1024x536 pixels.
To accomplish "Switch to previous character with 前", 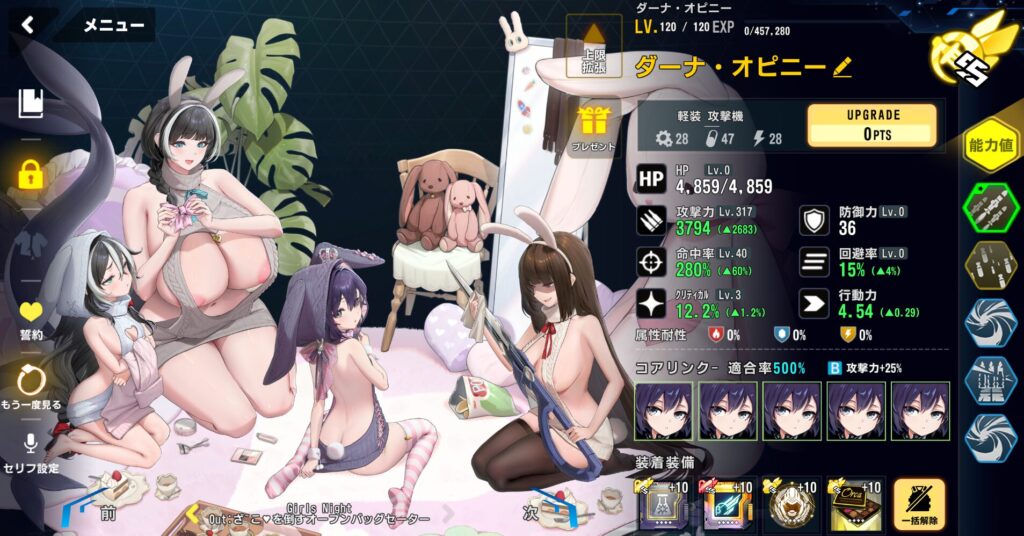I will coord(108,514).
